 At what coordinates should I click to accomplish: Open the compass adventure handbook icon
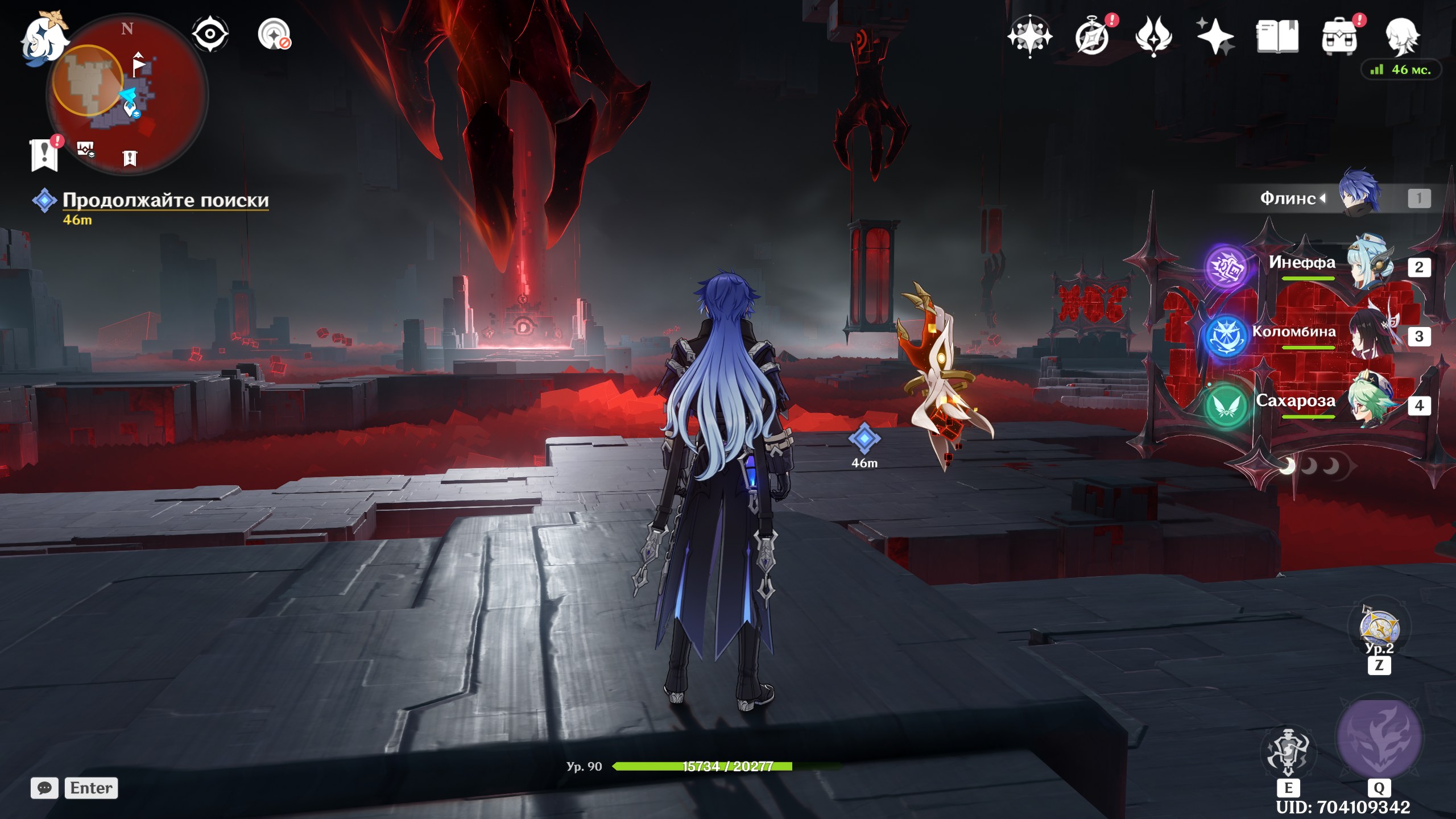(x=1093, y=36)
